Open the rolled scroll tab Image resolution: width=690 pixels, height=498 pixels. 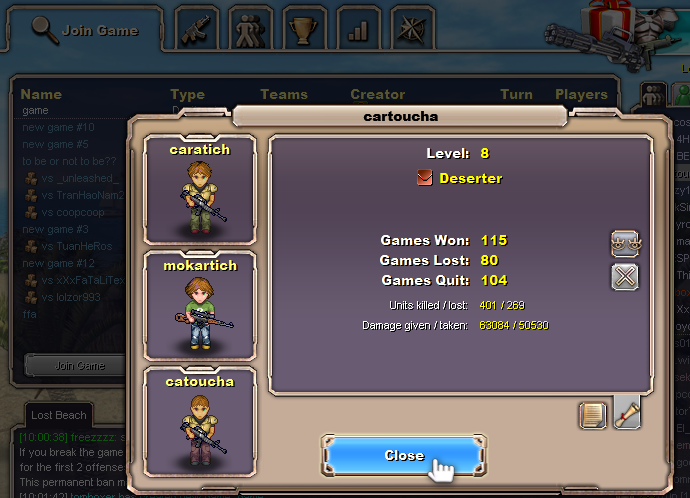tap(627, 413)
